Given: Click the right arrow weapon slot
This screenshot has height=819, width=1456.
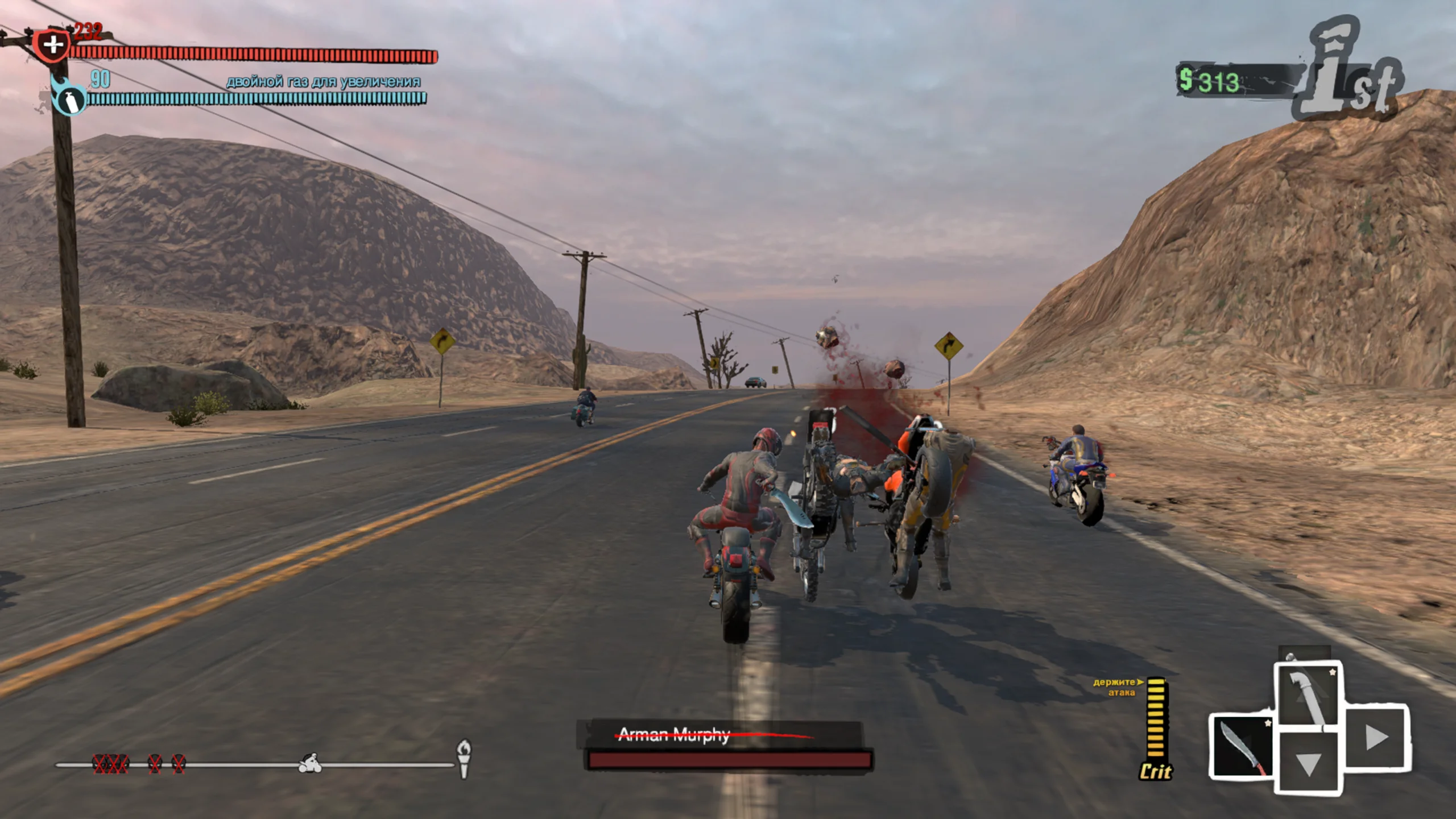Looking at the screenshot, I should tap(1376, 738).
